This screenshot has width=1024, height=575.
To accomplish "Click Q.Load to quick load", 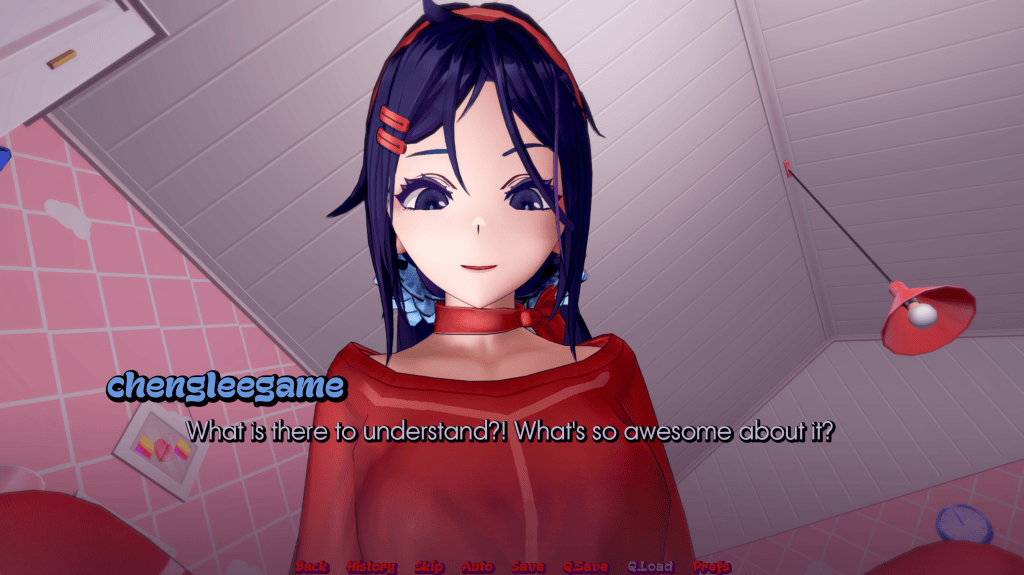I will [x=650, y=567].
